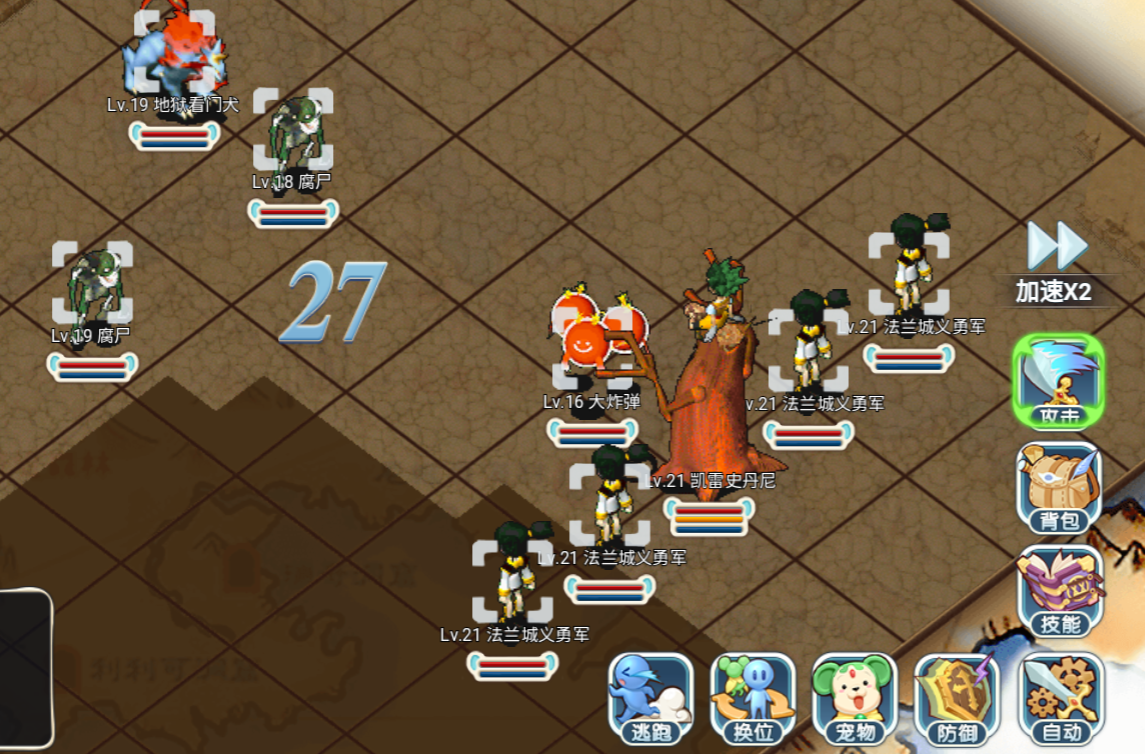Open the 宠物 pet menu
This screenshot has width=1145, height=754.
tap(855, 698)
